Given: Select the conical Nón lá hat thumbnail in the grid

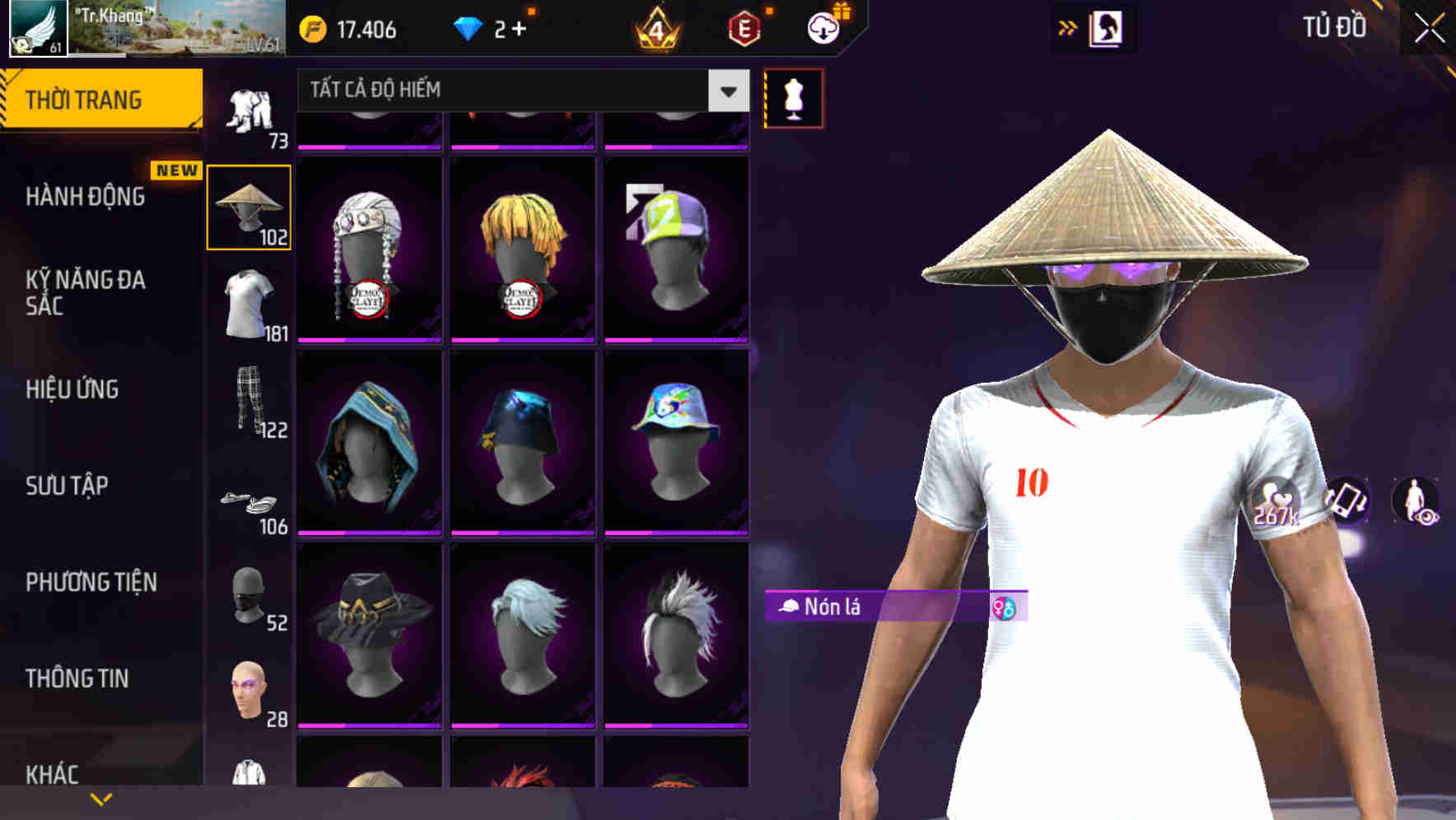Looking at the screenshot, I should 248,206.
